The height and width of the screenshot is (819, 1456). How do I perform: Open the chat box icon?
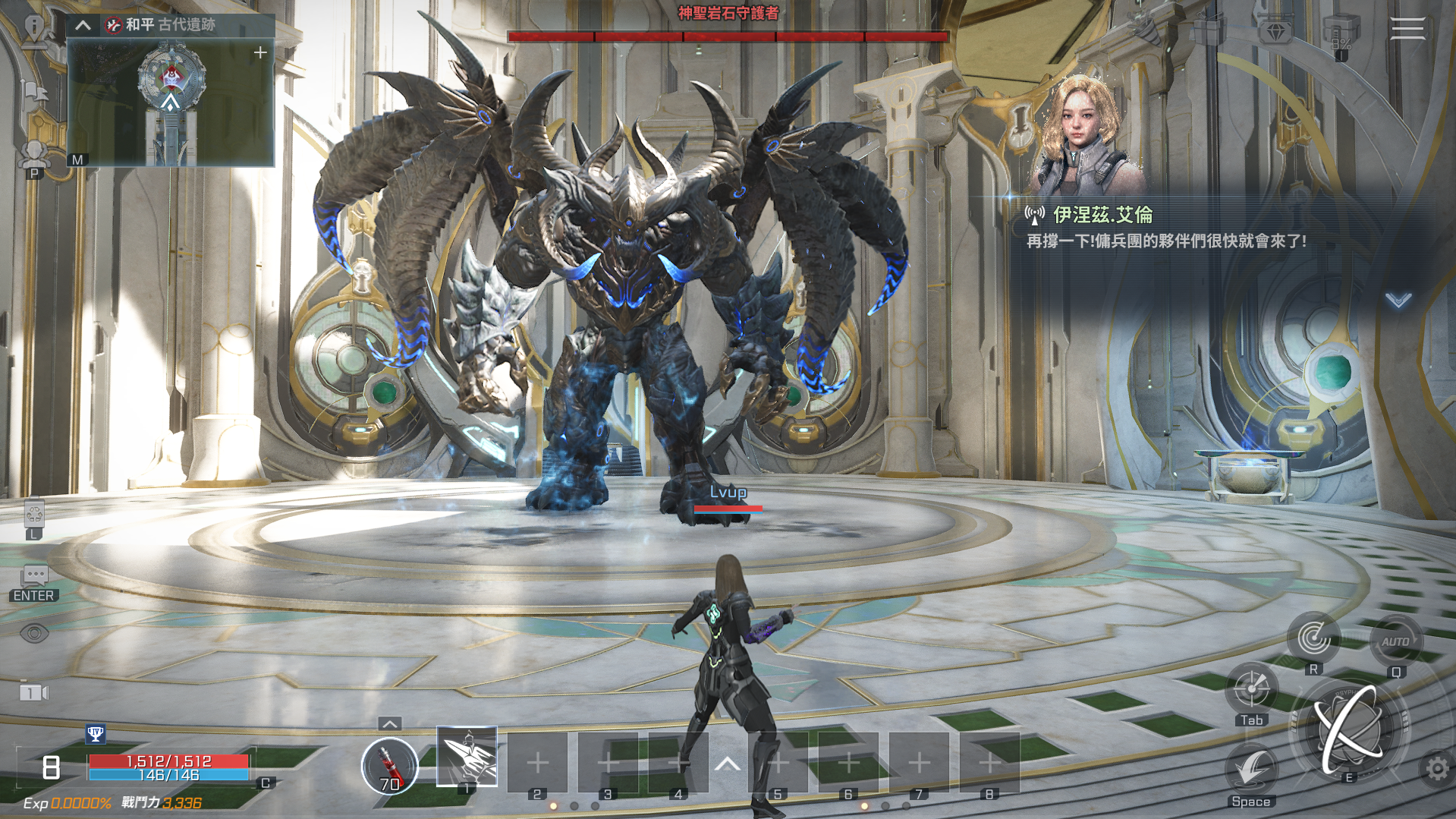click(35, 576)
